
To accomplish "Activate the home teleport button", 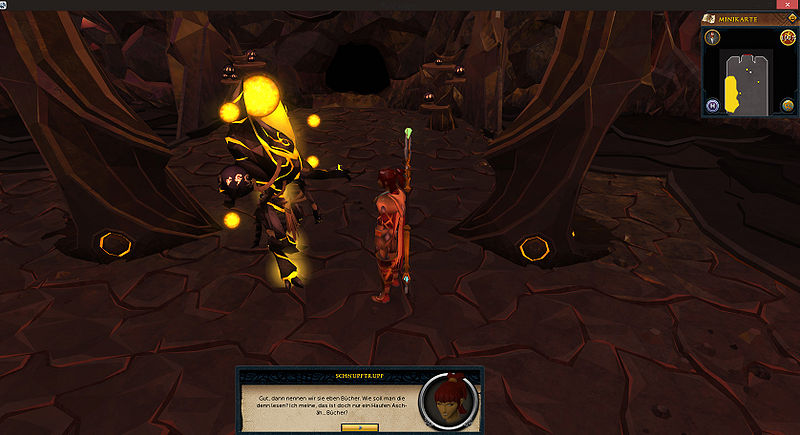I will 713,105.
